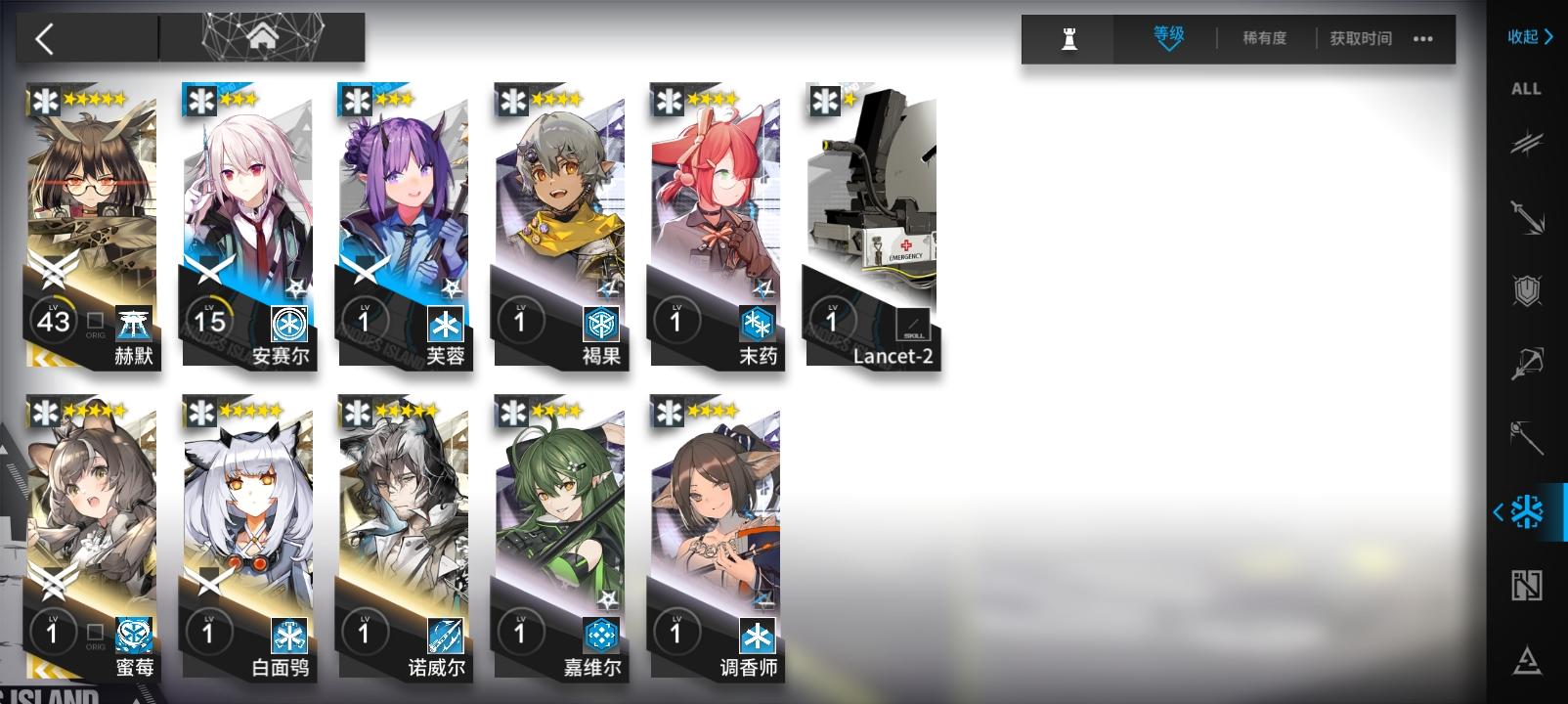The width and height of the screenshot is (1568, 704).
Task: Collapse the panel using 收起 chevron
Action: pos(1527,37)
